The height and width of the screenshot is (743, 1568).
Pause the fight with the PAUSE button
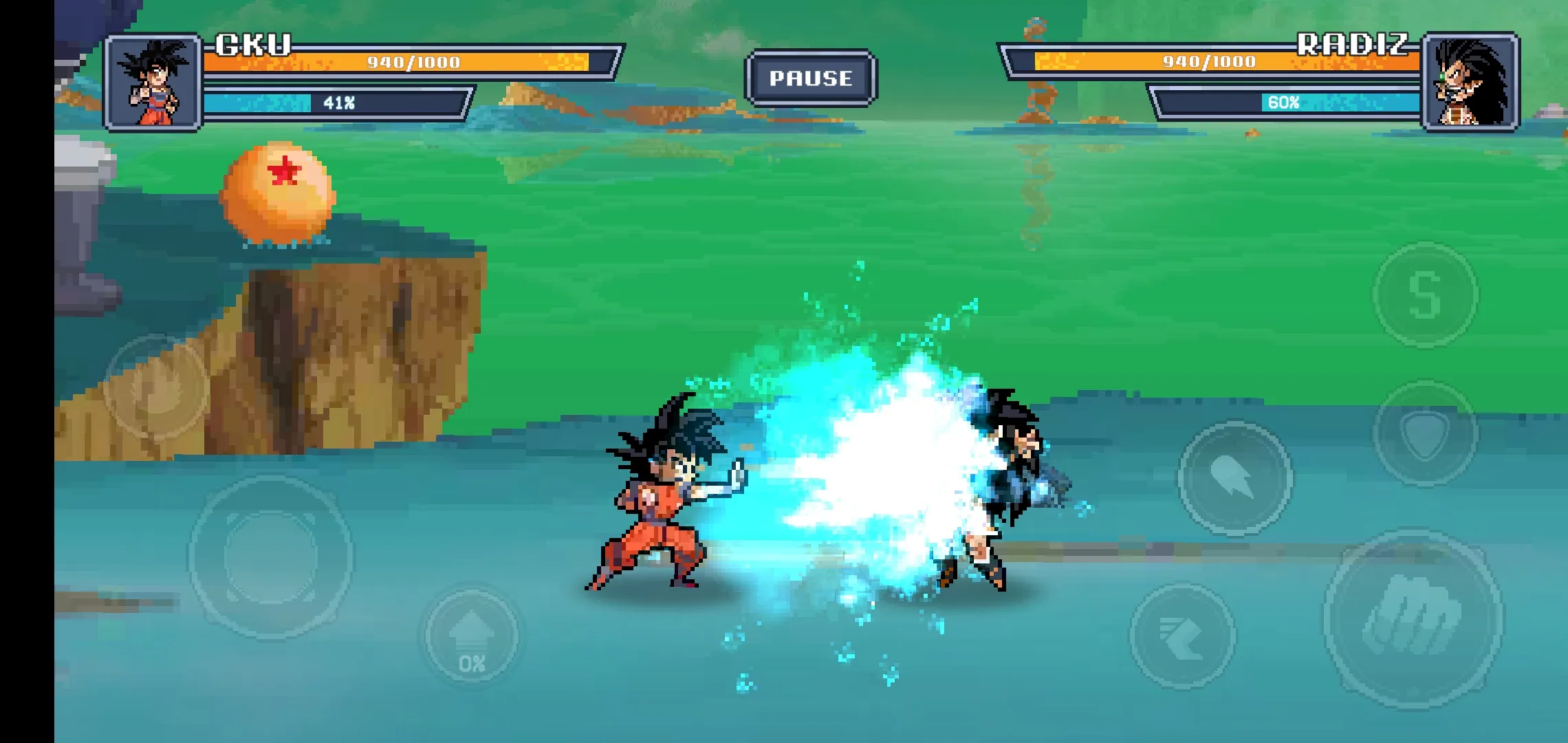point(811,78)
